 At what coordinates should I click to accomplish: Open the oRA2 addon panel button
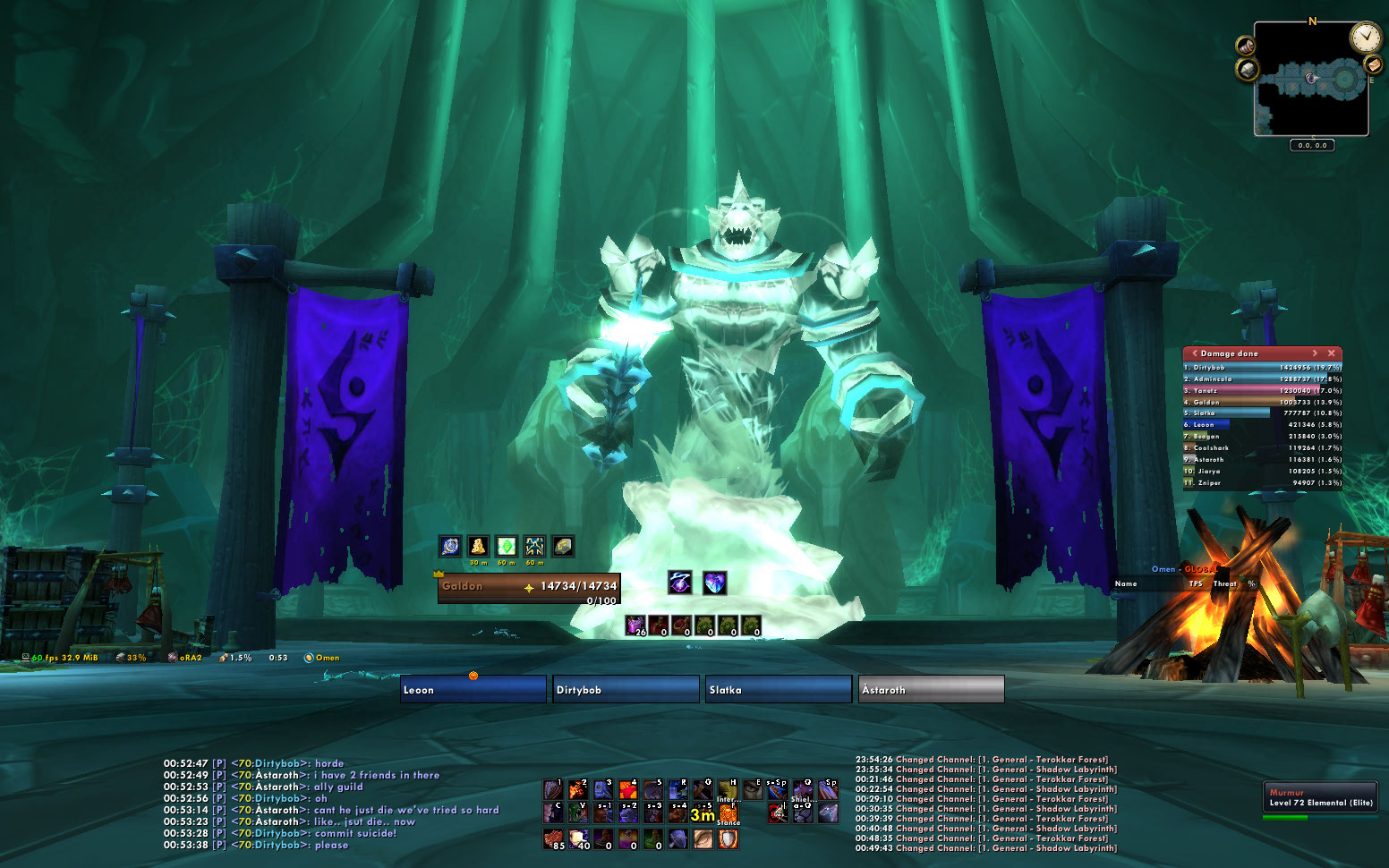coord(185,658)
